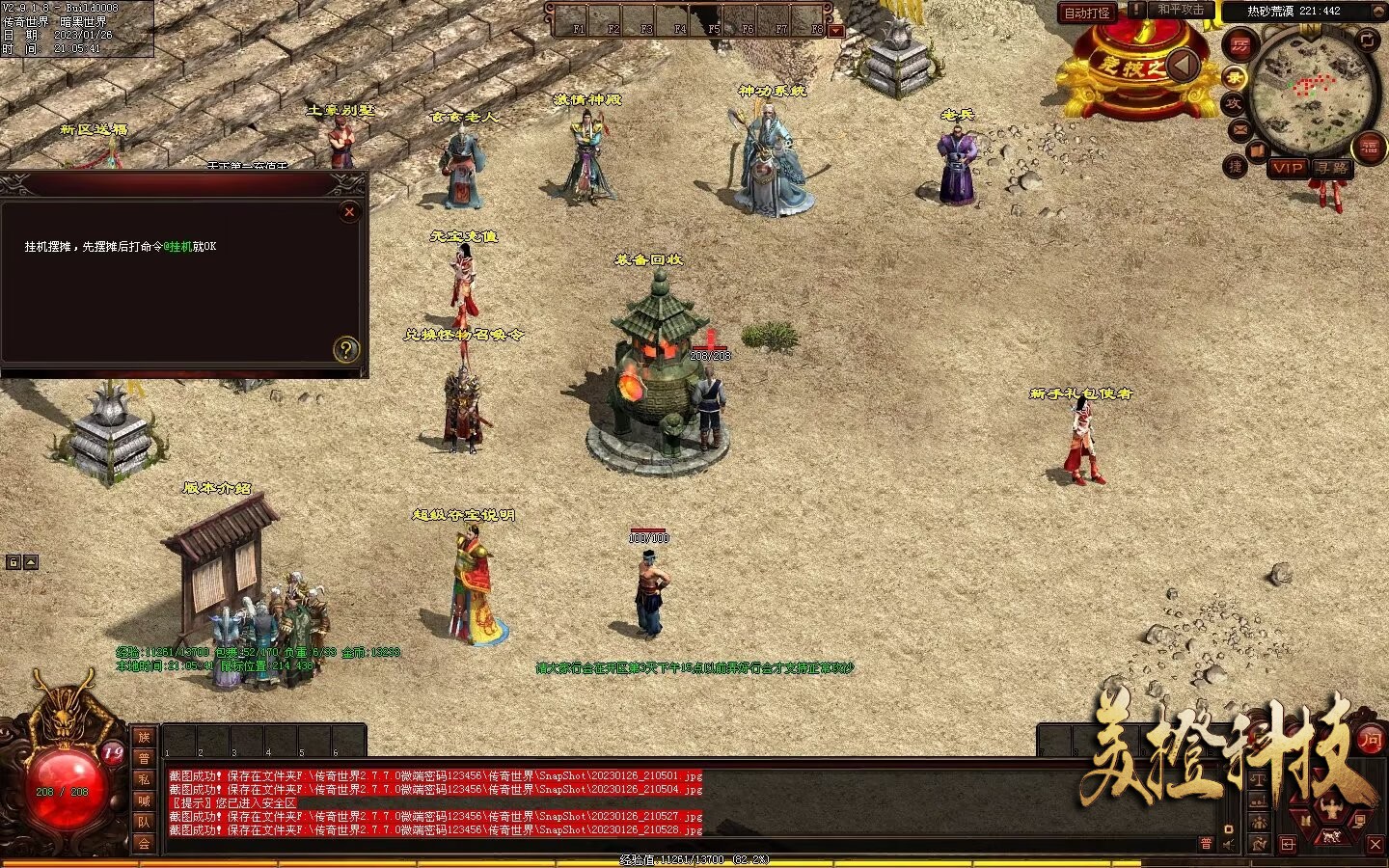Switch chat to the 族 channel
The width and height of the screenshot is (1389, 868).
coord(144,738)
